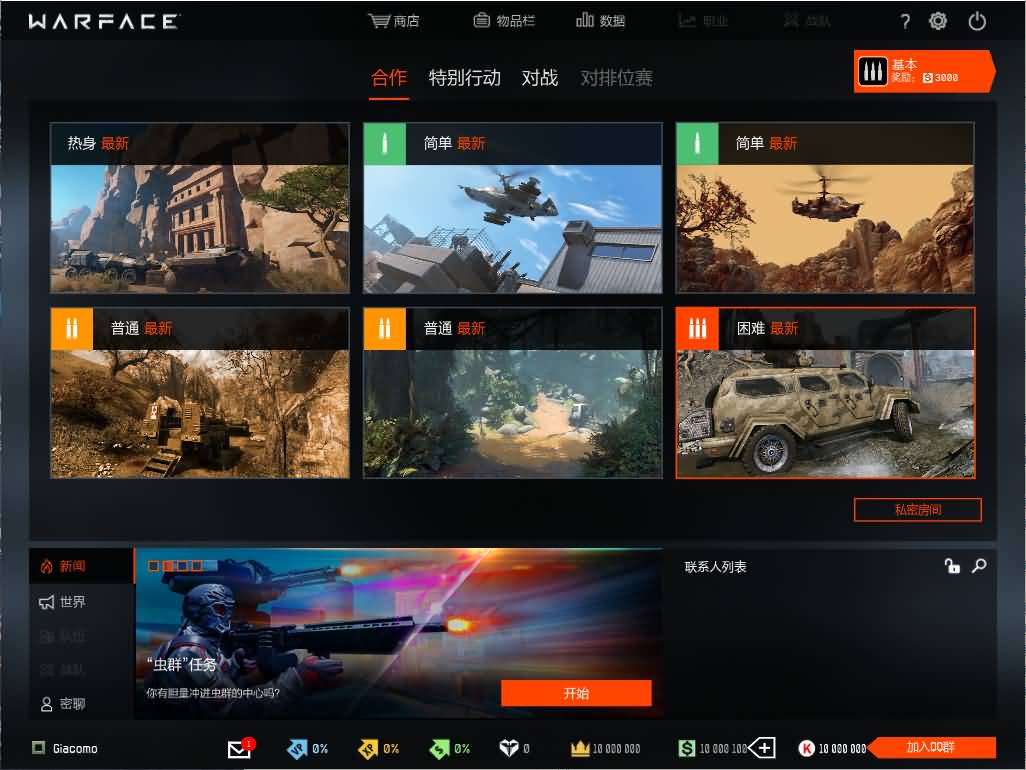The height and width of the screenshot is (770, 1026).
Task: Select the 合作 co-op tab
Action: pos(389,78)
